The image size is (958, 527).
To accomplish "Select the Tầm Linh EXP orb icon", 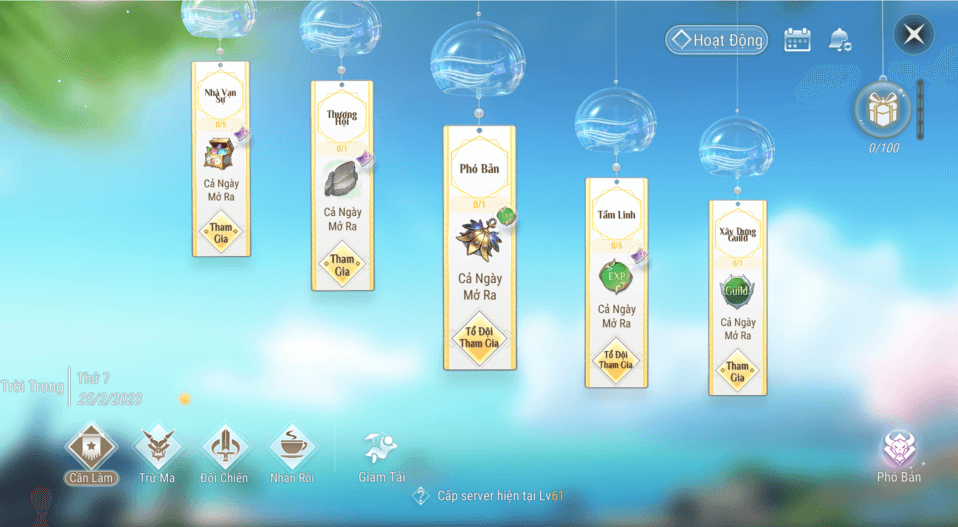I will tap(613, 275).
